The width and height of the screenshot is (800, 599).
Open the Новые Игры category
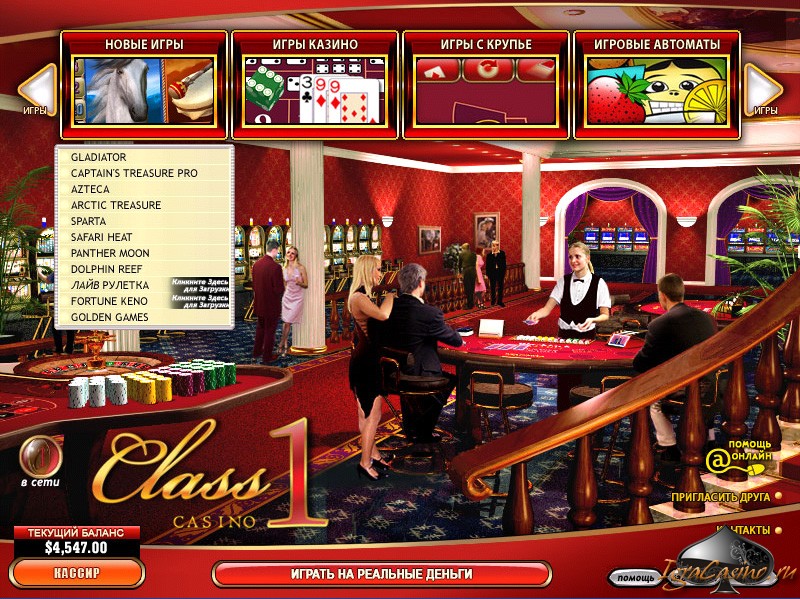(x=143, y=84)
